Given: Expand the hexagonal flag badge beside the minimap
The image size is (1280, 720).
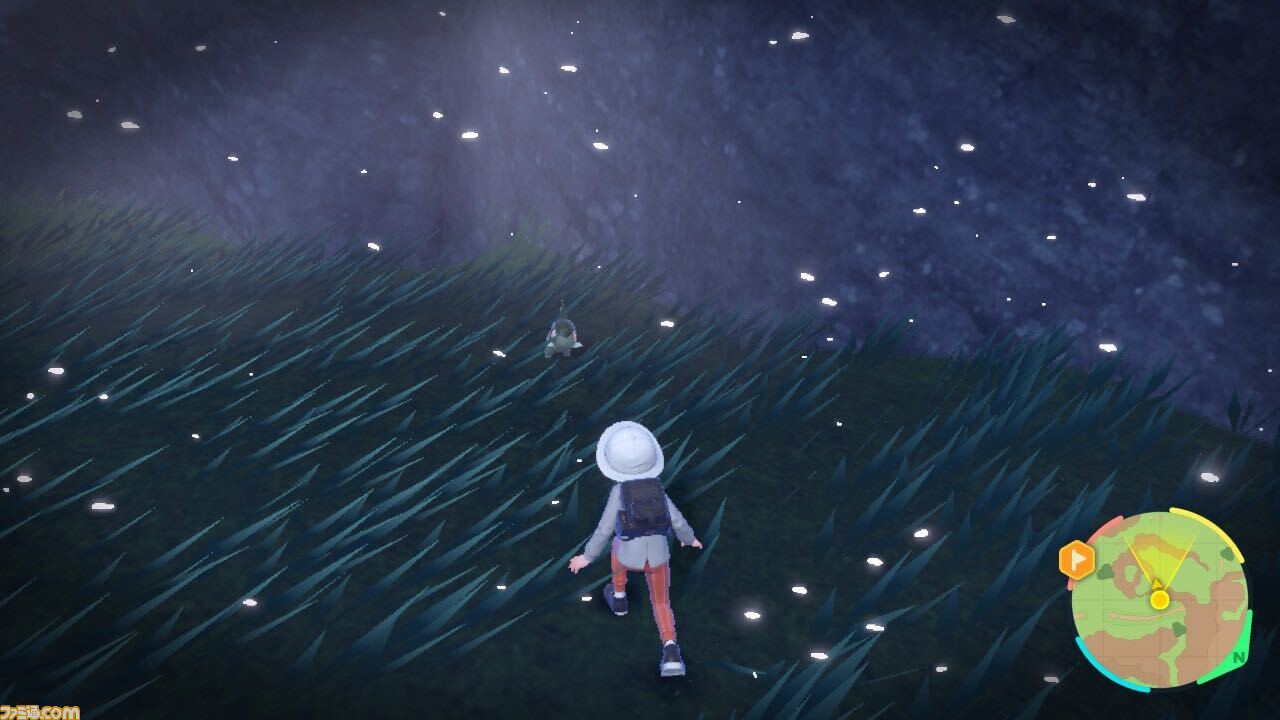Looking at the screenshot, I should (x=1077, y=558).
